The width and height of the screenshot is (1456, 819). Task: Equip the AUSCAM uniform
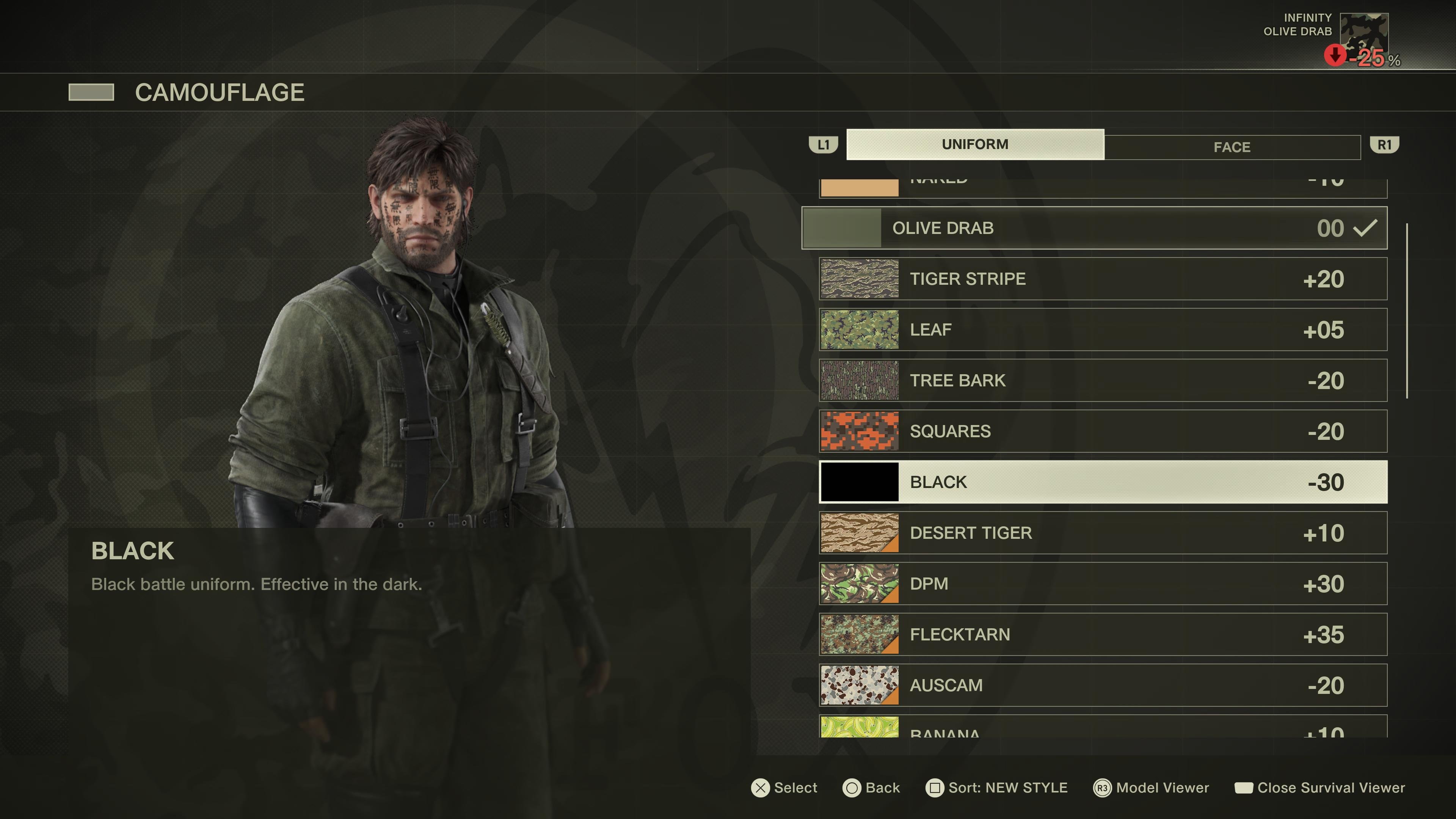pyautogui.click(x=1103, y=685)
